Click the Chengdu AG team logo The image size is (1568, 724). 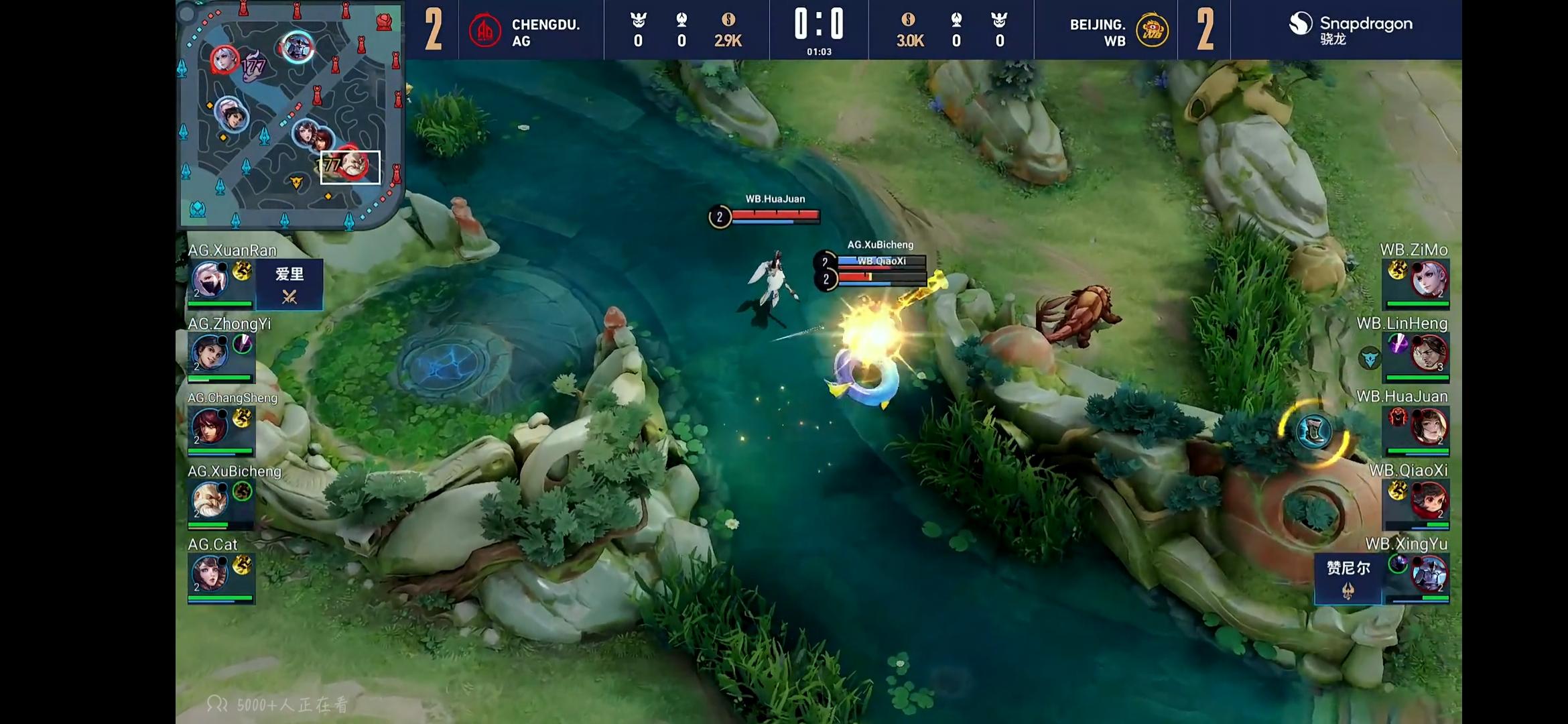tap(484, 31)
